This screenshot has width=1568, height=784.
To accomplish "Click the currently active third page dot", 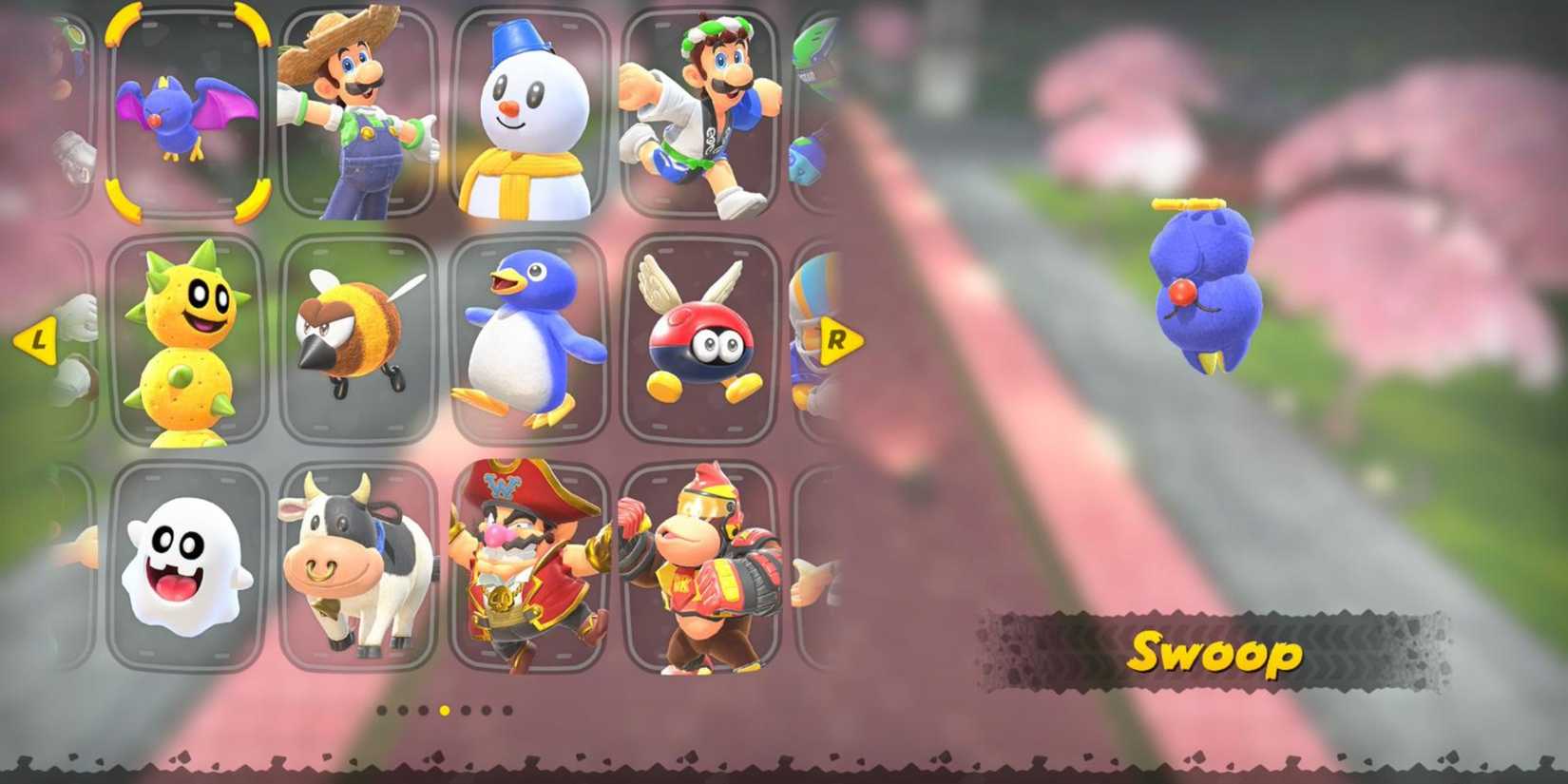I will pyautogui.click(x=443, y=708).
